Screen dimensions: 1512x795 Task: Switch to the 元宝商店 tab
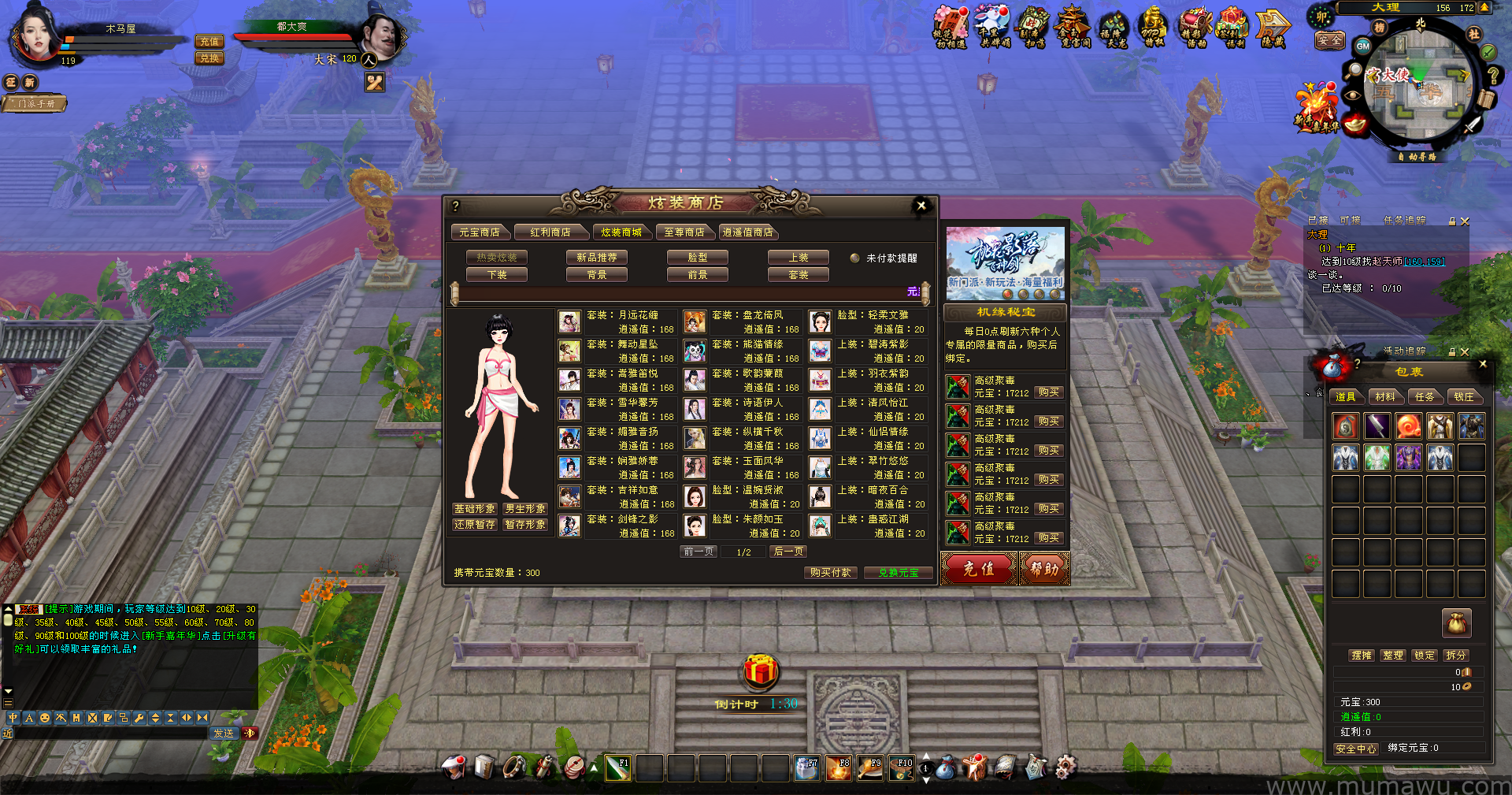[480, 232]
